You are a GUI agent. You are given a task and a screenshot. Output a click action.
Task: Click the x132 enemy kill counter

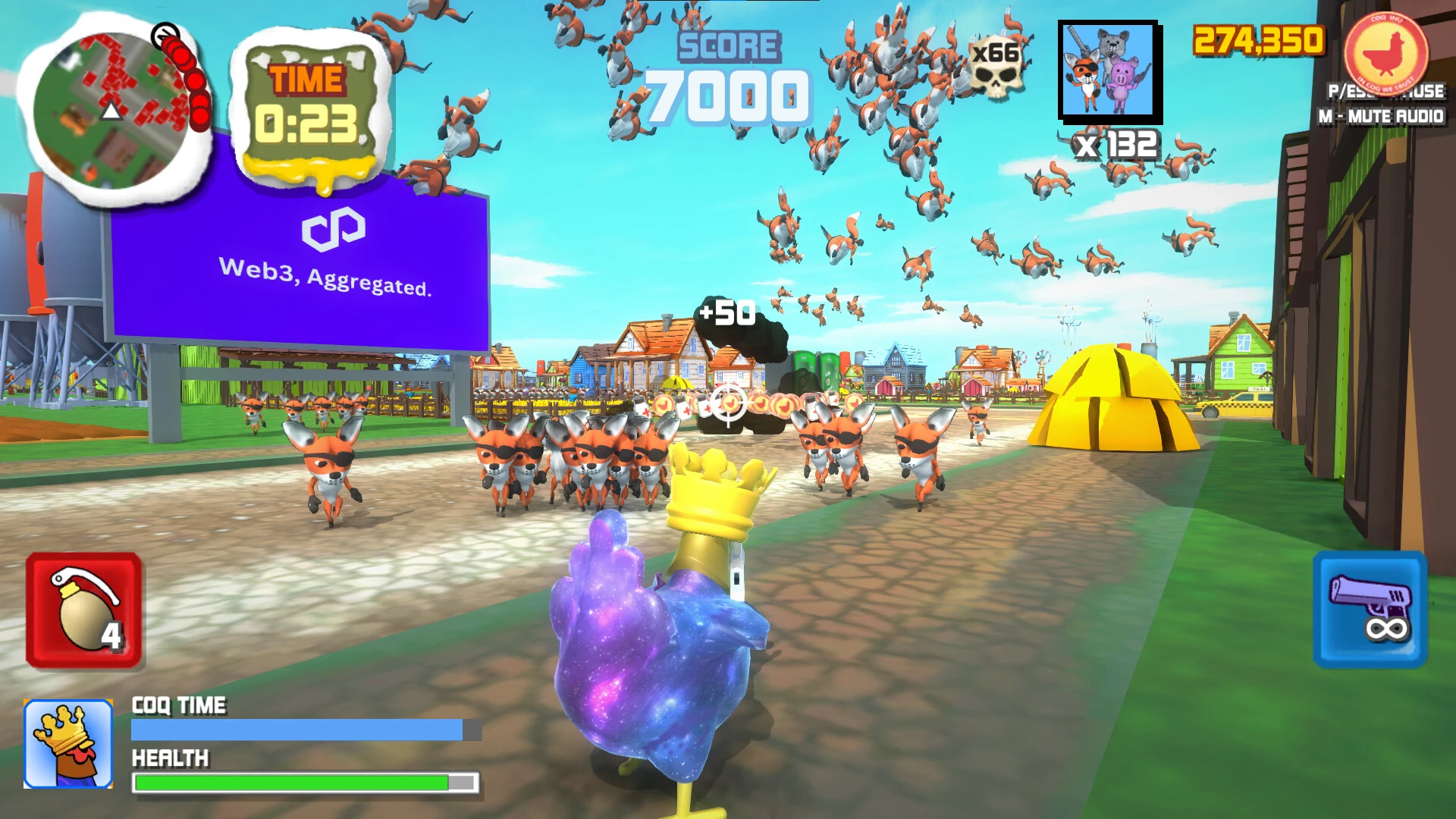1116,148
